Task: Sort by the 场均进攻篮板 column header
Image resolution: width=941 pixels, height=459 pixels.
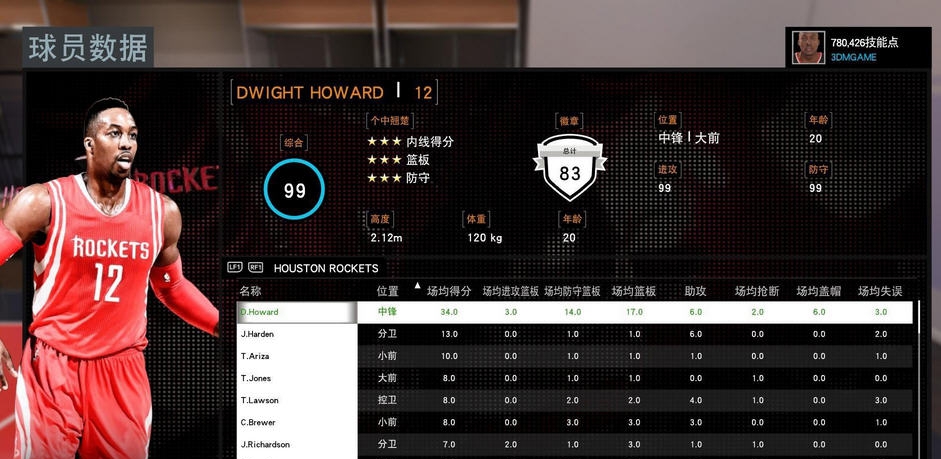Action: click(510, 291)
